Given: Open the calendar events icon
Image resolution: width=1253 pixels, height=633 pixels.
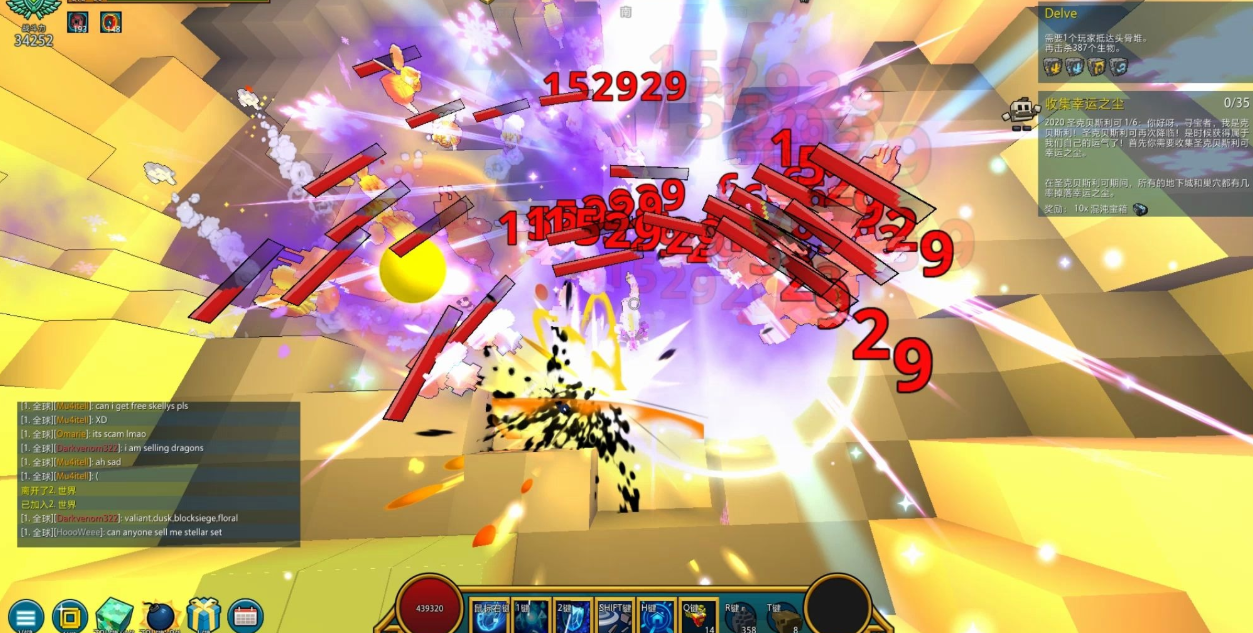Looking at the screenshot, I should [x=245, y=616].
